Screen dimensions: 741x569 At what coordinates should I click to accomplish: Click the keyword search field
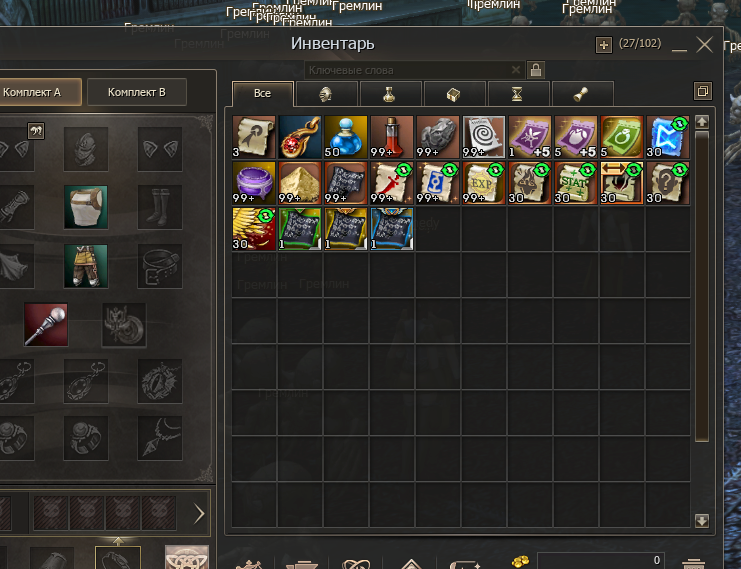[410, 70]
